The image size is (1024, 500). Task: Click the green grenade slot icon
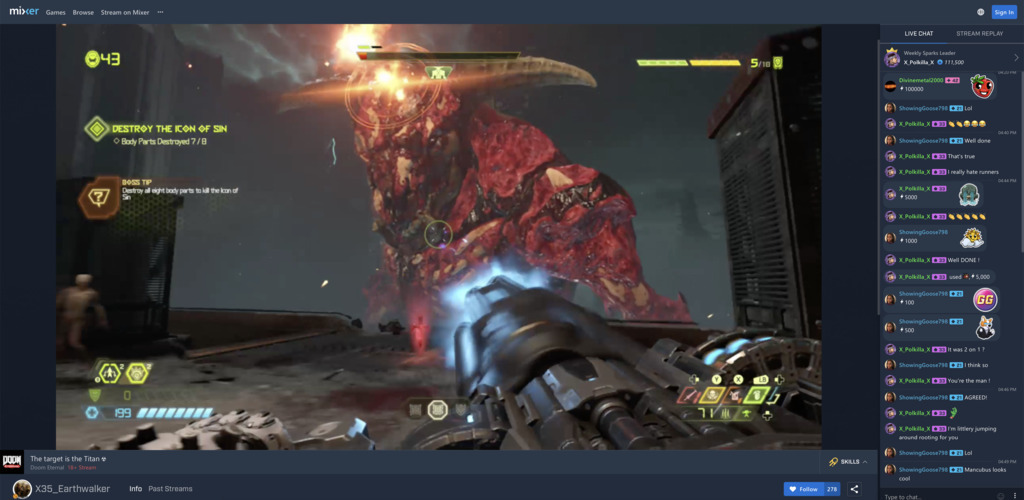point(764,396)
